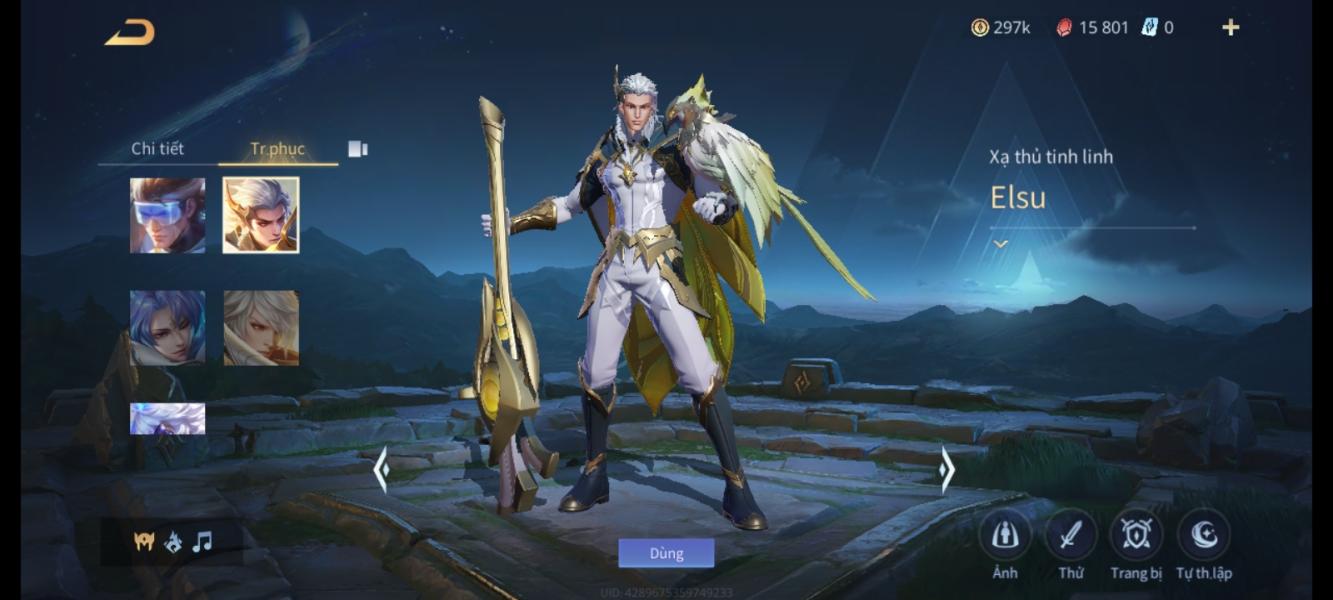Choose the golden white-haired skin thumbnail

(260, 215)
